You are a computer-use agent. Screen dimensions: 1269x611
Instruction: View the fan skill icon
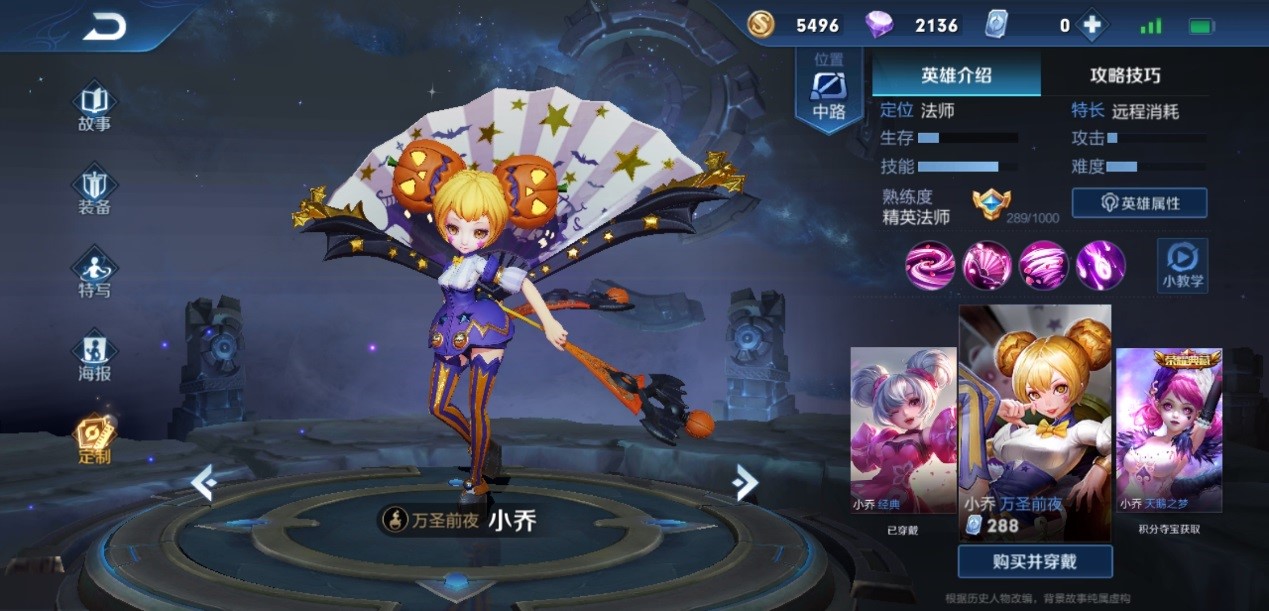(987, 265)
